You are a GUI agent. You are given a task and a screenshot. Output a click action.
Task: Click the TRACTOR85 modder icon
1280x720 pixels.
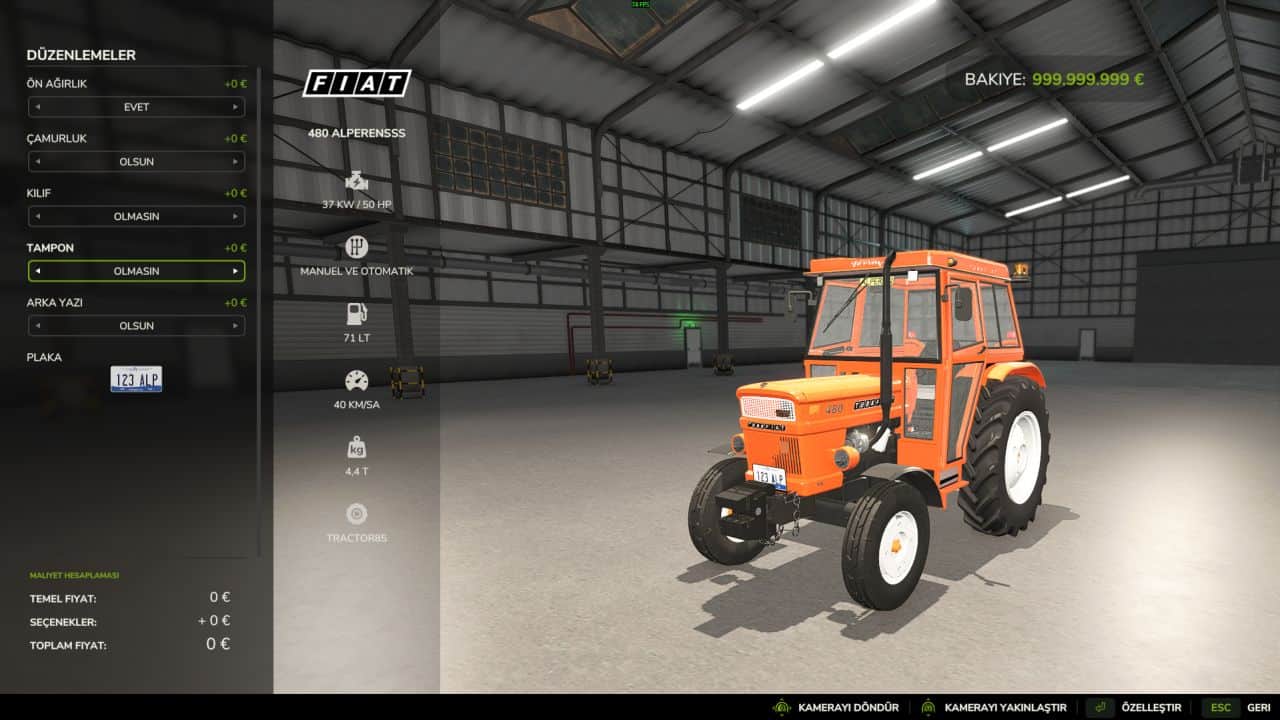pos(357,510)
